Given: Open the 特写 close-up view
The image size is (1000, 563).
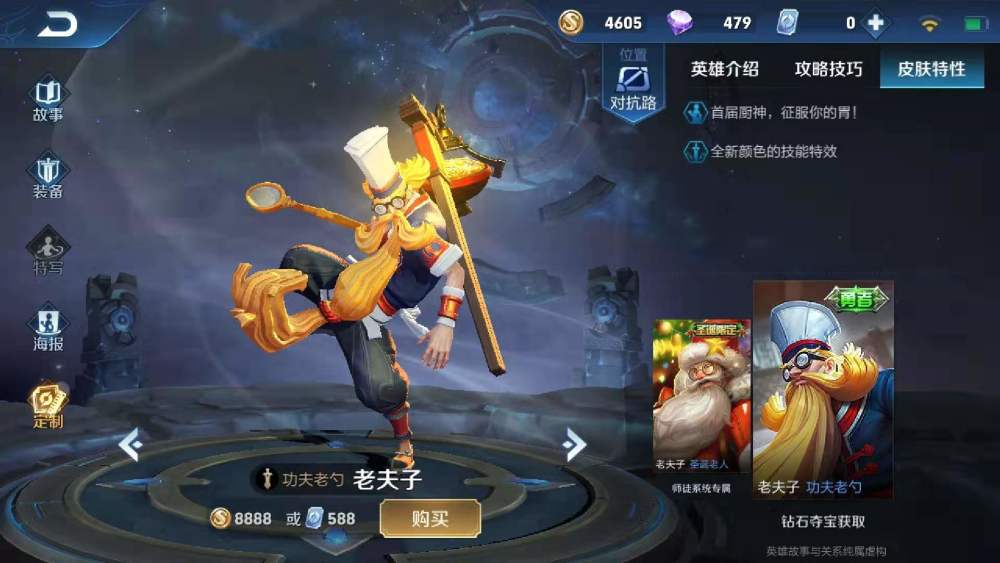Looking at the screenshot, I should click(48, 252).
